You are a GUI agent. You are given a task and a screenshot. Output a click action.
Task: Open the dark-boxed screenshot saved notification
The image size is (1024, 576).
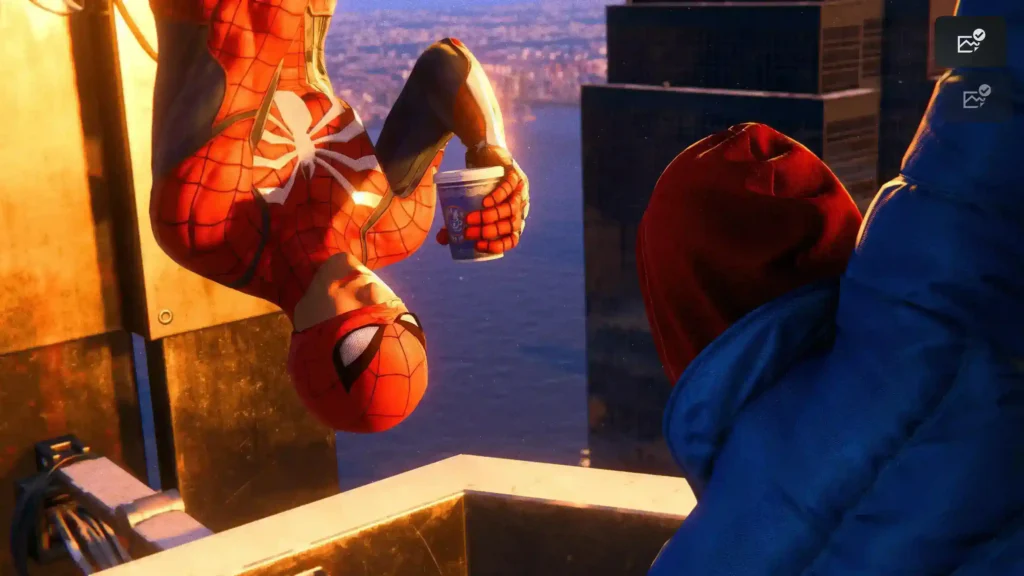click(x=971, y=42)
